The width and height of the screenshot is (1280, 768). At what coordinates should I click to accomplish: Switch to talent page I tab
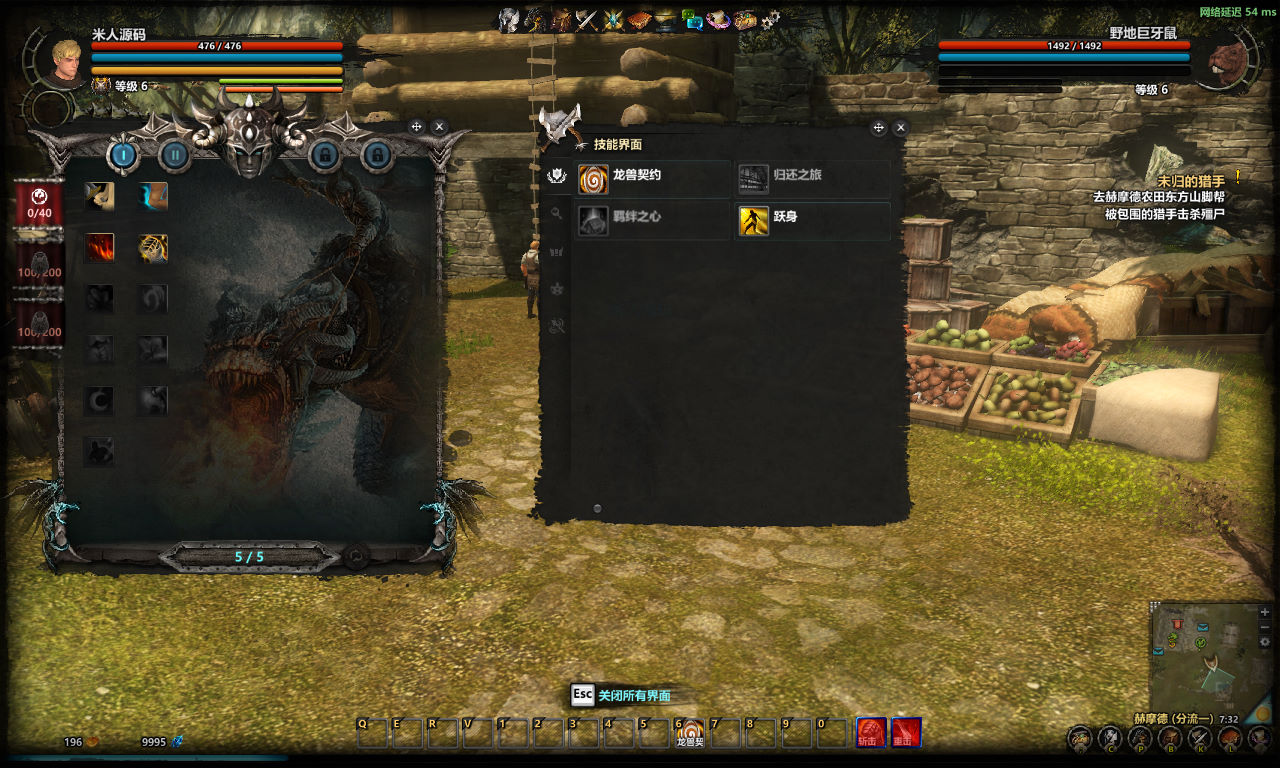123,155
